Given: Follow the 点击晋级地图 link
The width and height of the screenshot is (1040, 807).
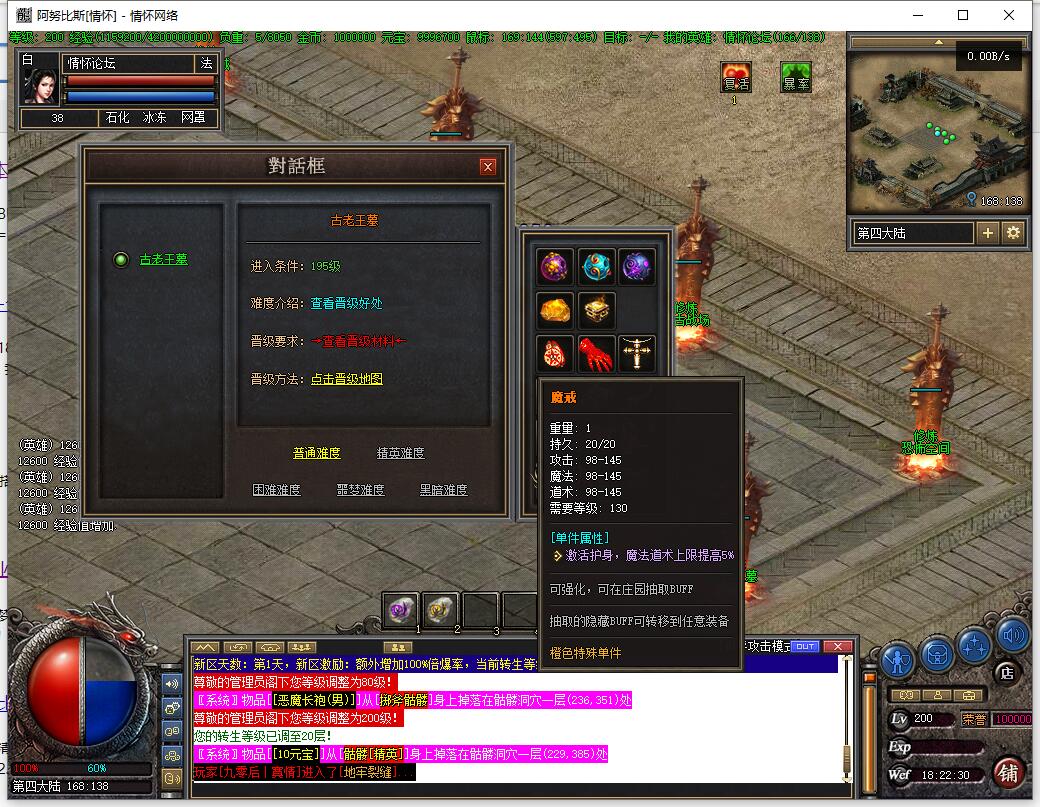Looking at the screenshot, I should [x=346, y=379].
